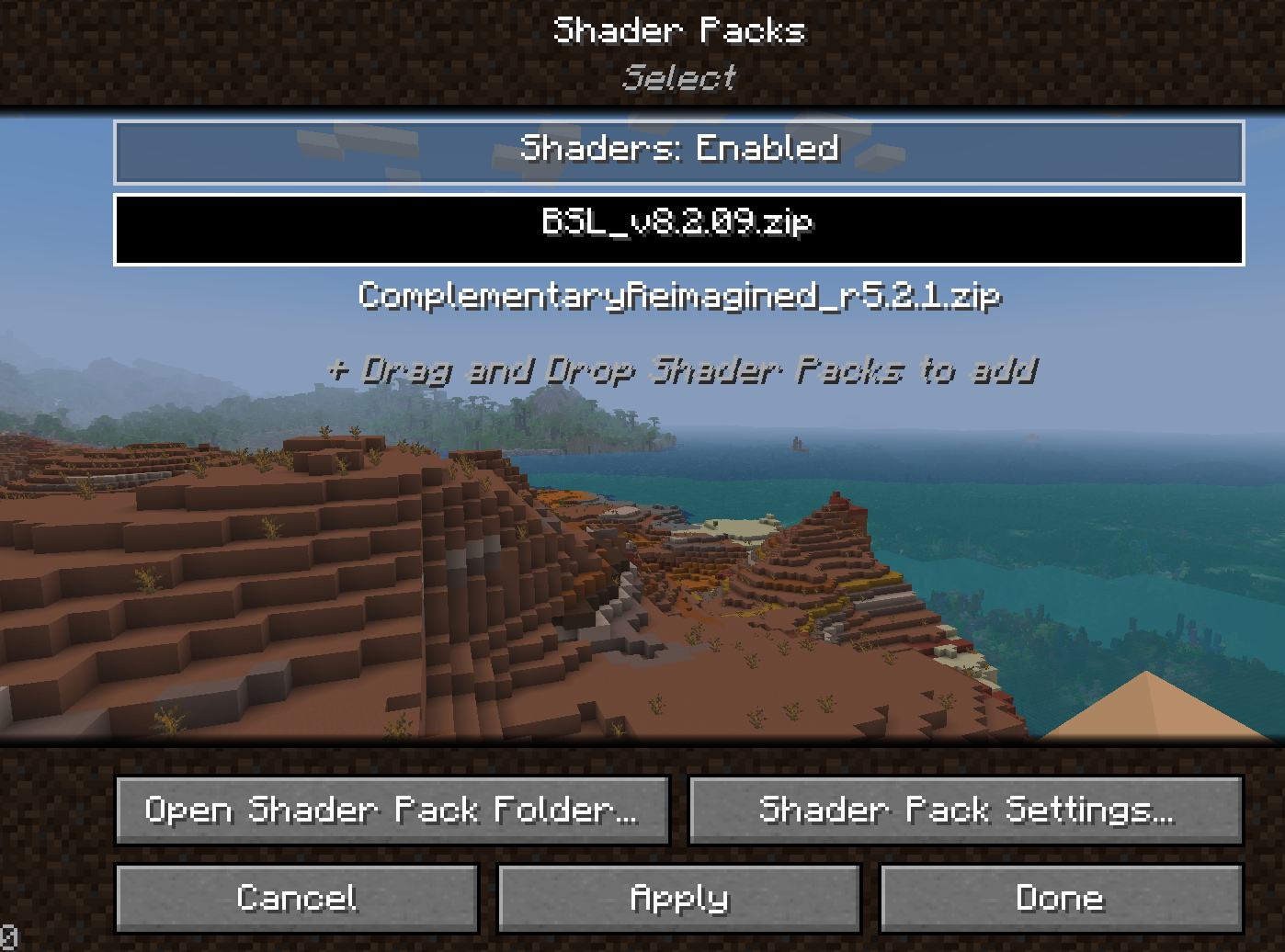Discard changes using the Cancel button
Image resolution: width=1285 pixels, height=952 pixels.
coord(297,898)
